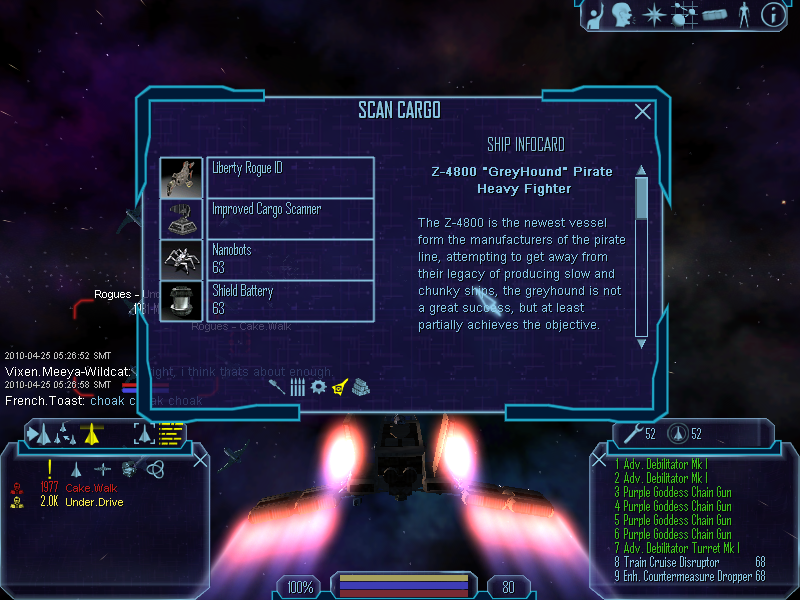The image size is (800, 600).
Task: Open the information 'i' icon
Action: coord(772,14)
